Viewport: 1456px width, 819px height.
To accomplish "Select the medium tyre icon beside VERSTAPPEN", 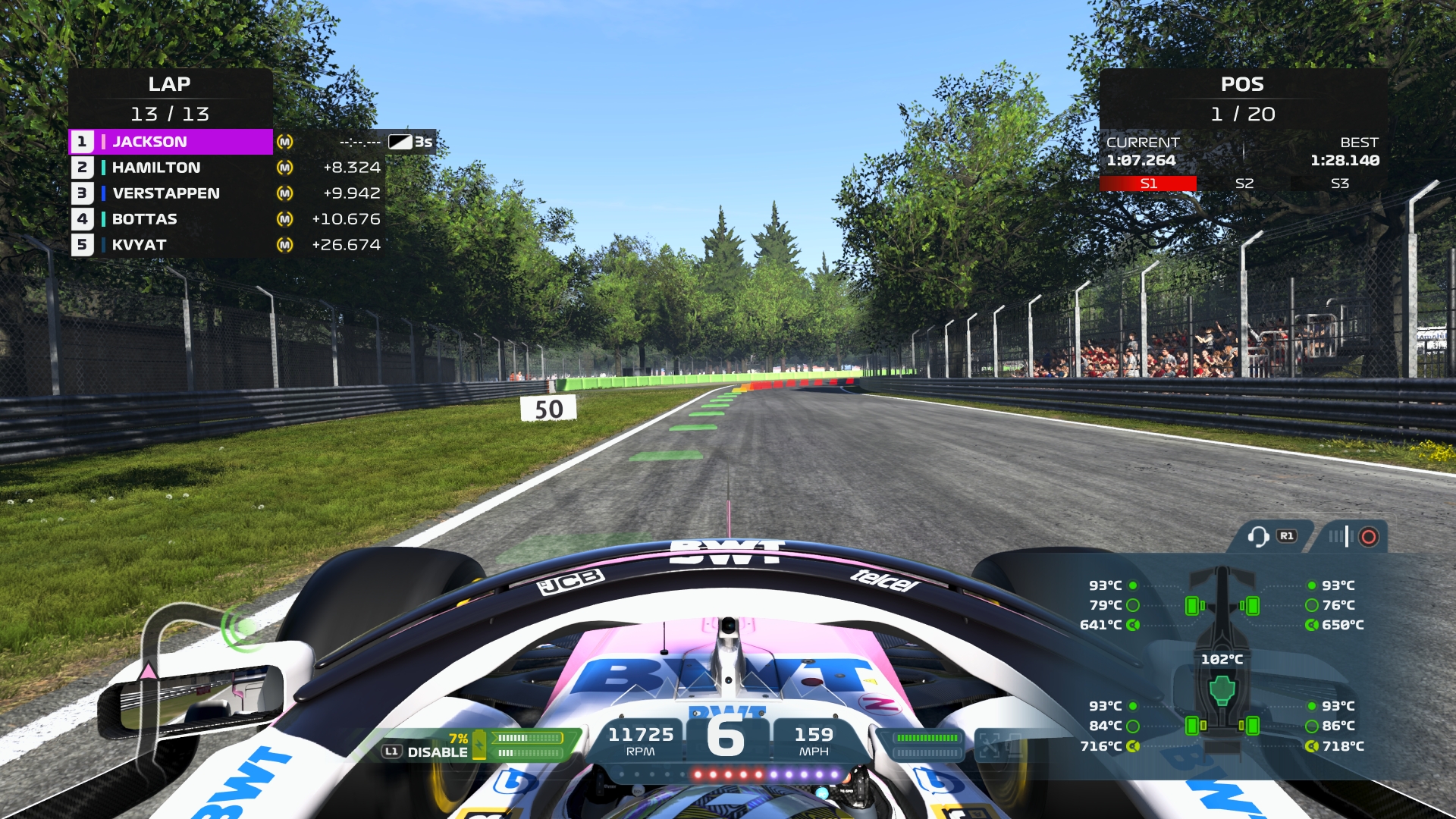I will tap(284, 193).
